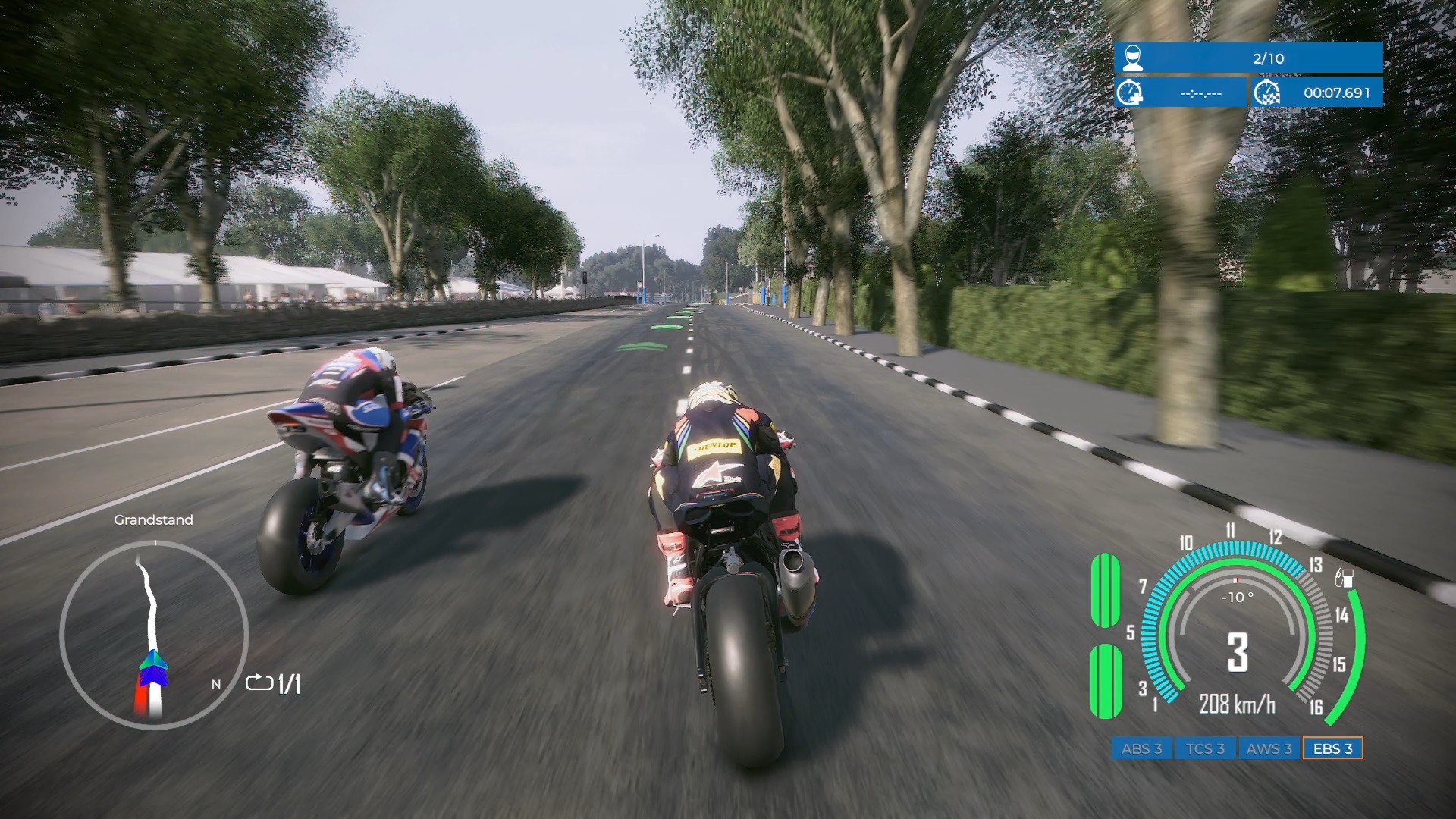Select the AWS 3 assist indicator
This screenshot has height=819, width=1456.
1269,748
